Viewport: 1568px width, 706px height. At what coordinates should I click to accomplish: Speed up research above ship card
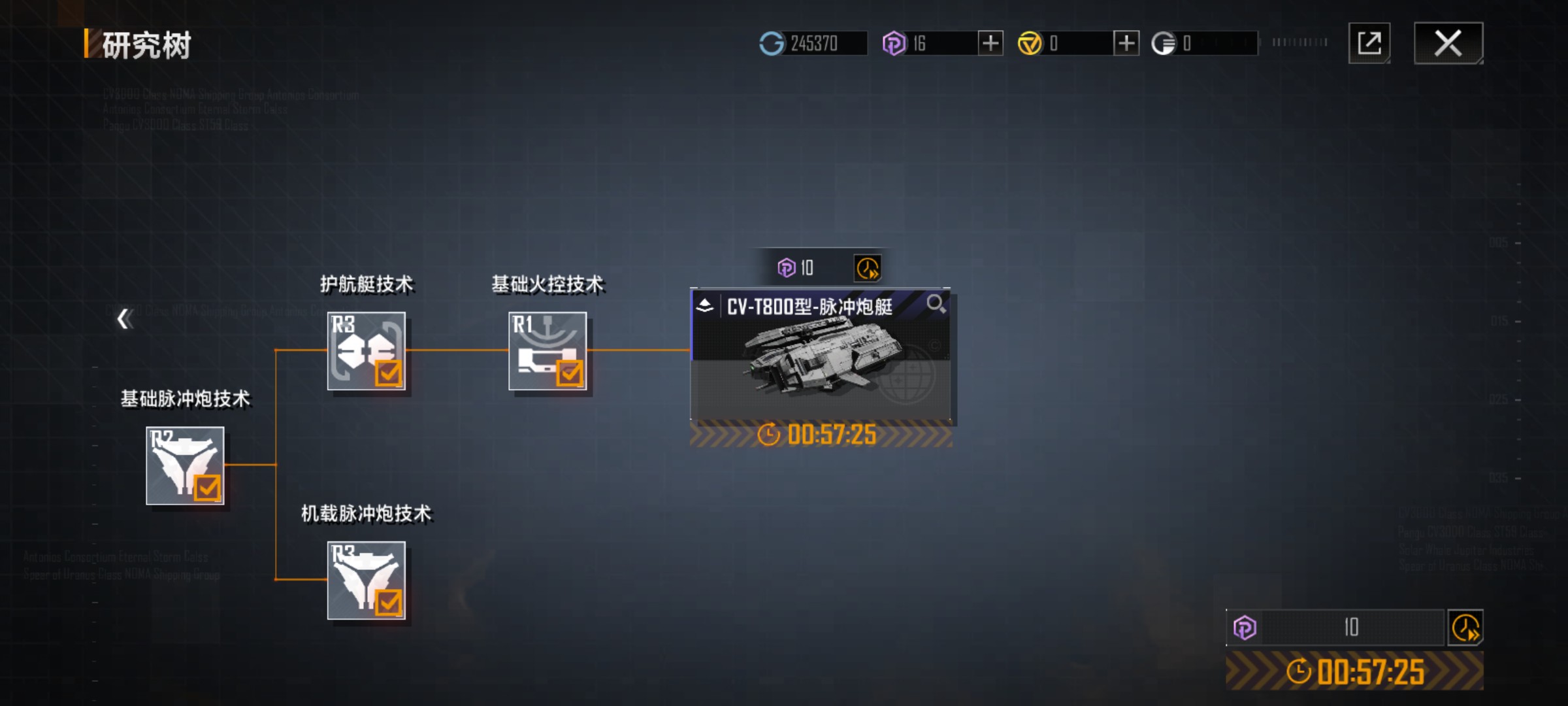[868, 268]
